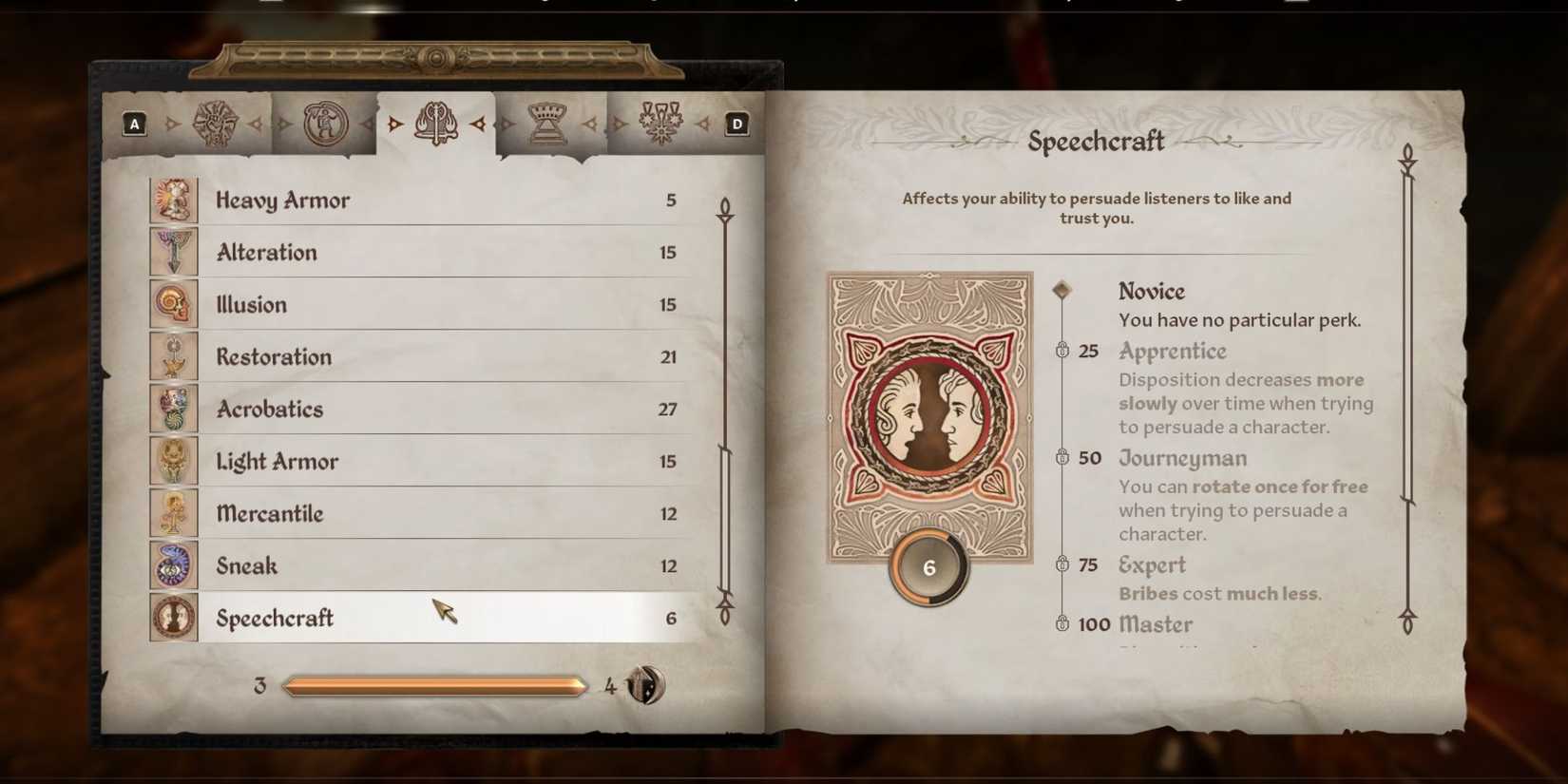Click the lock icon beside the Apprentice perk
Image resolution: width=1568 pixels, height=784 pixels.
tap(1064, 351)
